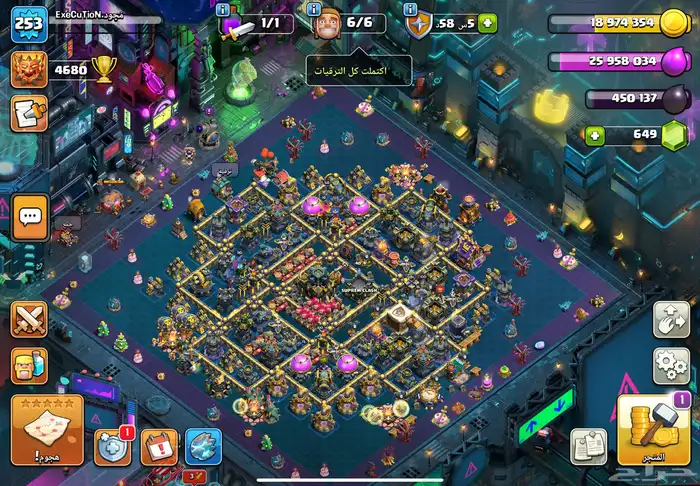View the trophy league badge
Image resolution: width=700 pixels, height=486 pixels.
tap(29, 68)
